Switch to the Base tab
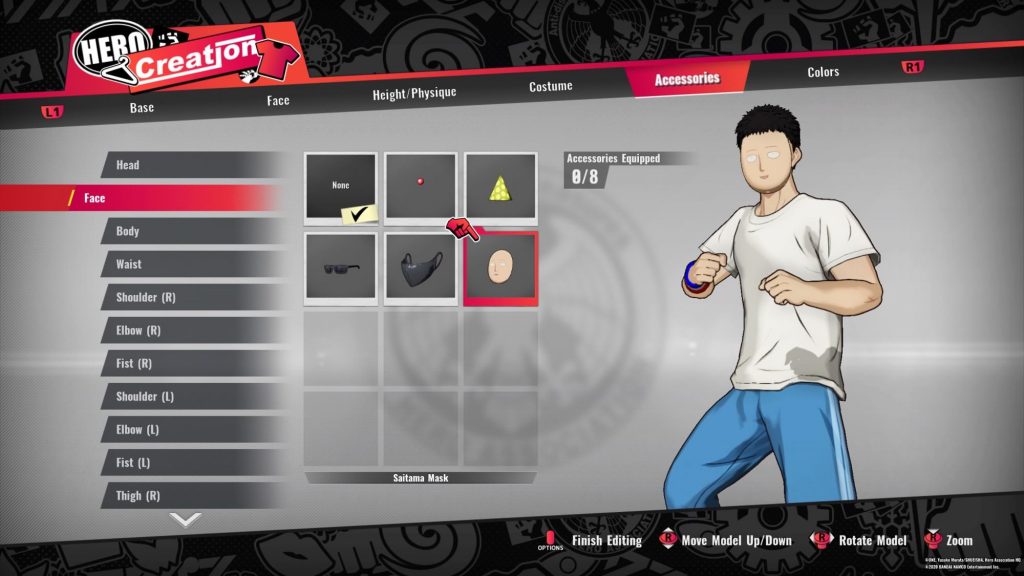Image resolution: width=1024 pixels, height=576 pixels. [142, 107]
